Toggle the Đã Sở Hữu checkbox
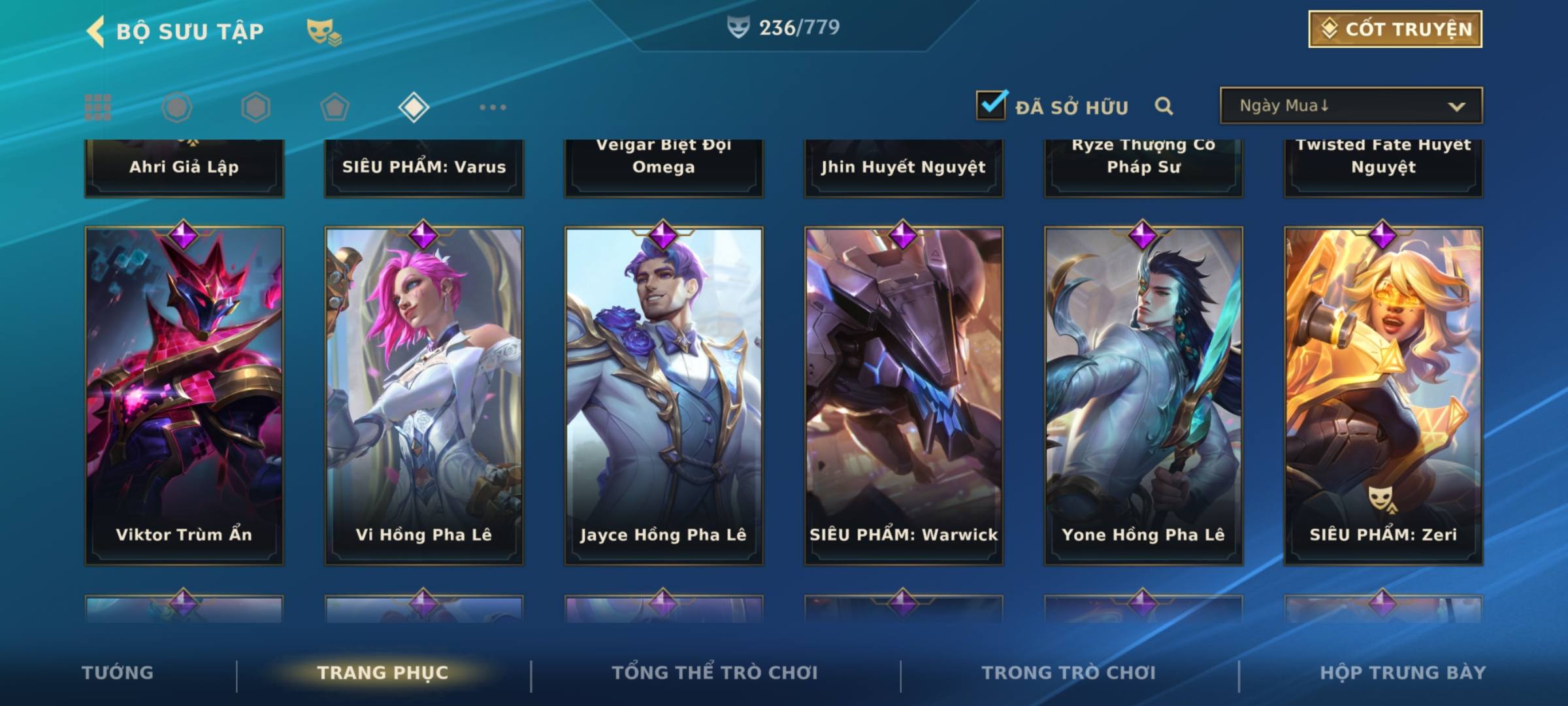The image size is (1568, 706). (x=991, y=105)
